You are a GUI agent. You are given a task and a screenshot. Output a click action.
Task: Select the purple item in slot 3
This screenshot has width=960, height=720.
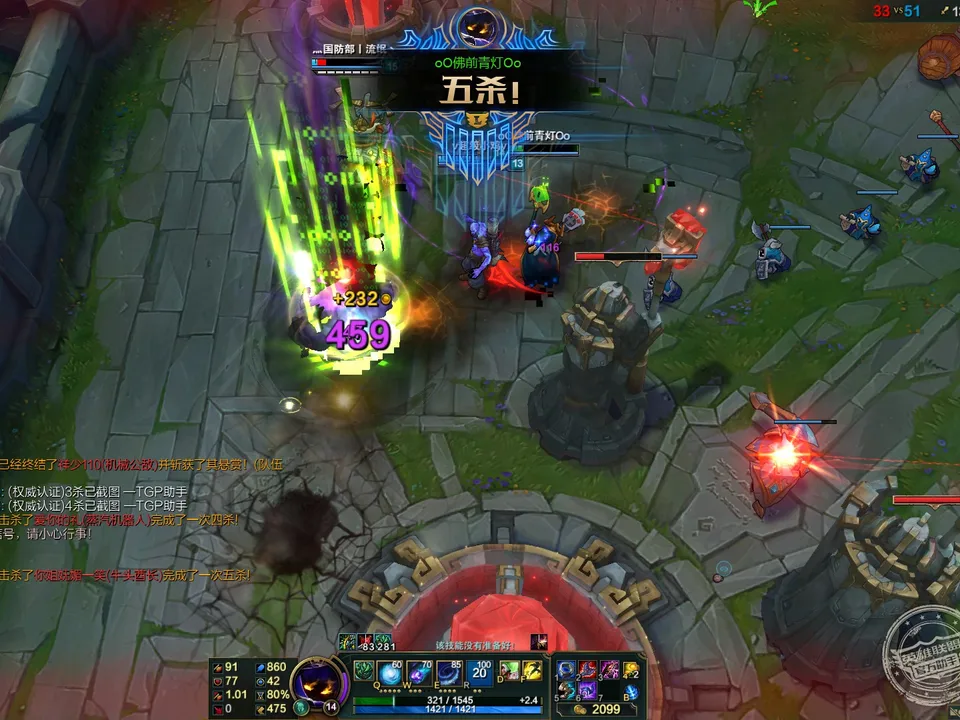pos(609,669)
